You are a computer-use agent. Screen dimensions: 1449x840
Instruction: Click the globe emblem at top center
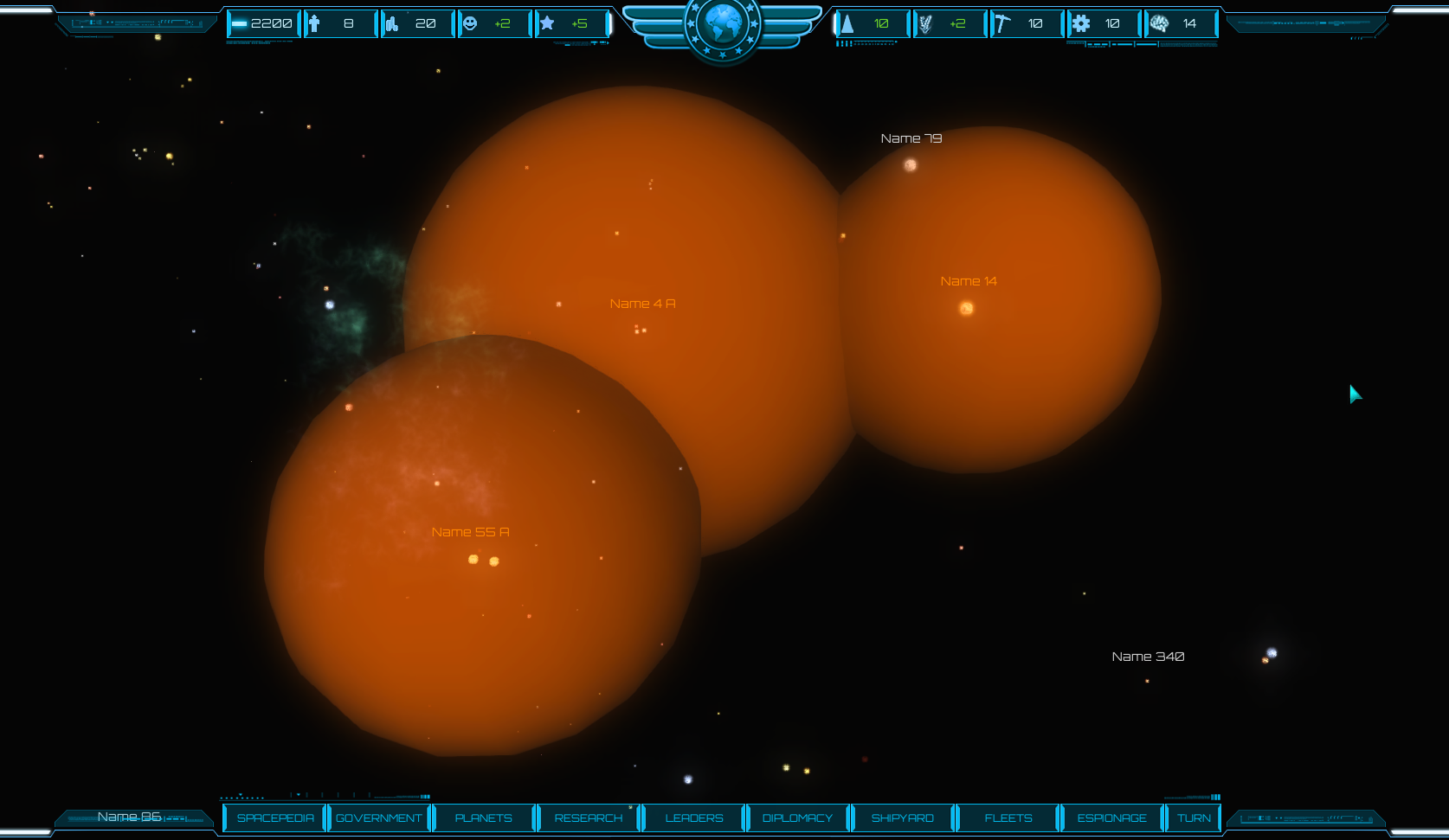(x=723, y=25)
